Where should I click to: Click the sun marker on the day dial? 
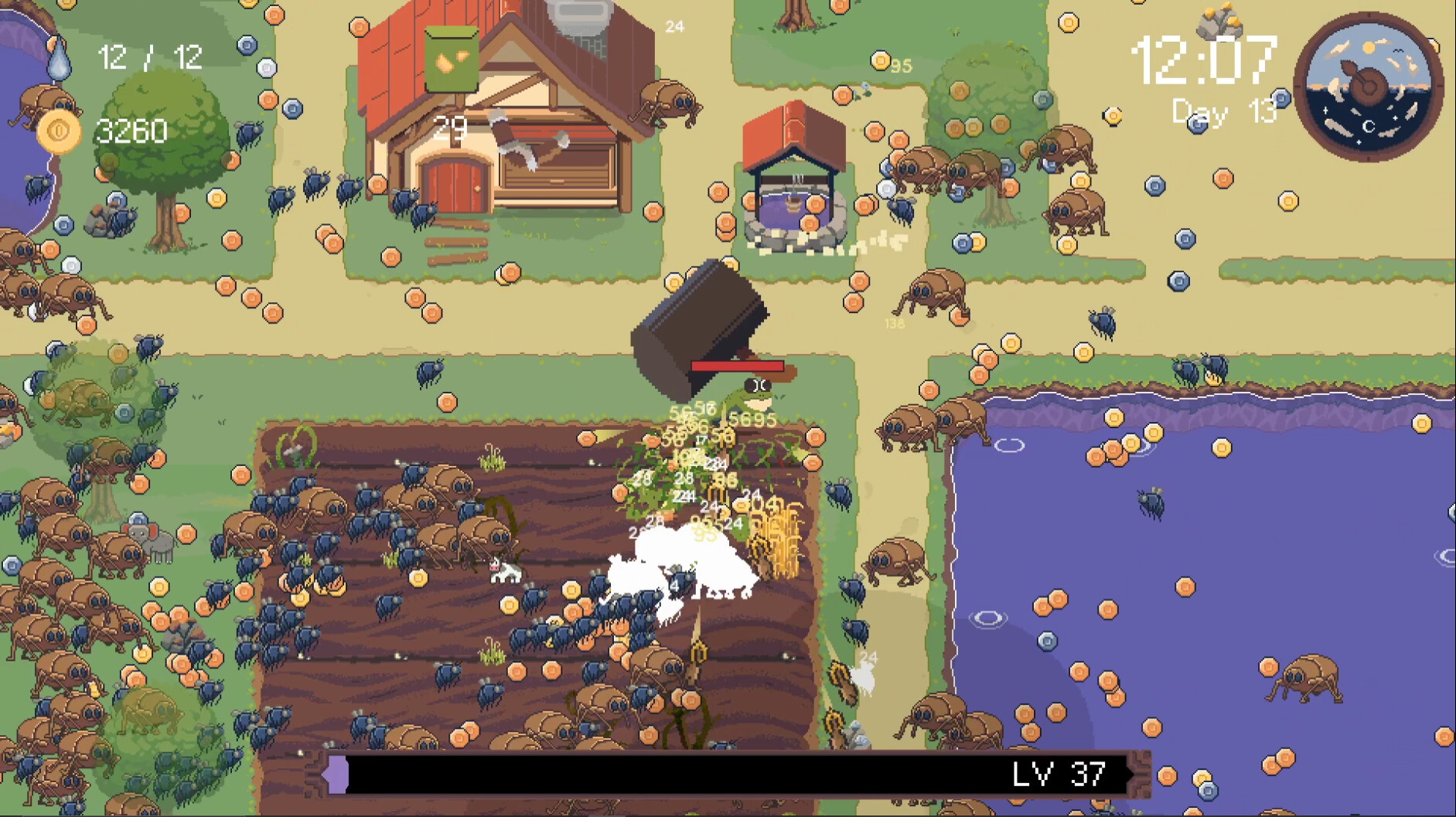[x=1369, y=47]
